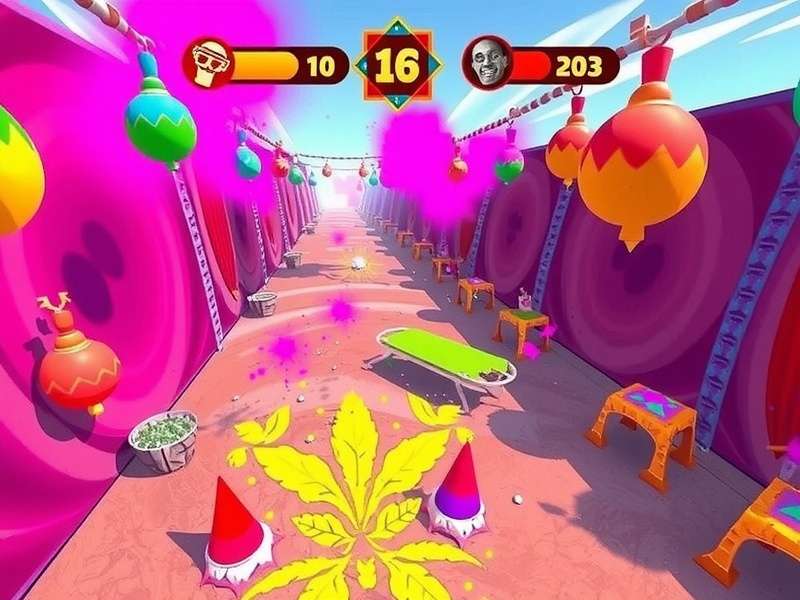The image size is (800, 600).
Task: Select the player portrait beside the 203 score
Action: coord(487,65)
